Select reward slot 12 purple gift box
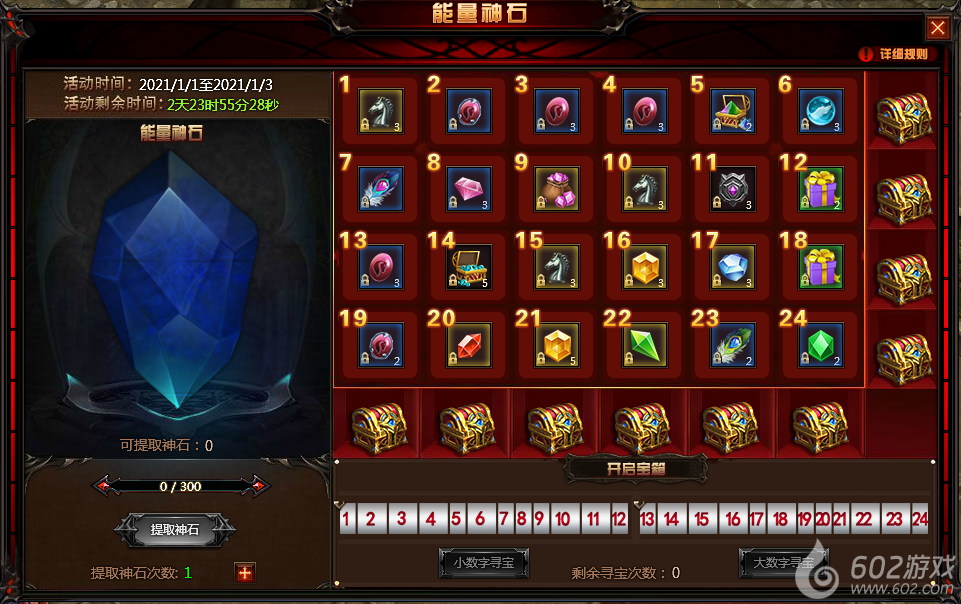This screenshot has width=961, height=604. (821, 189)
